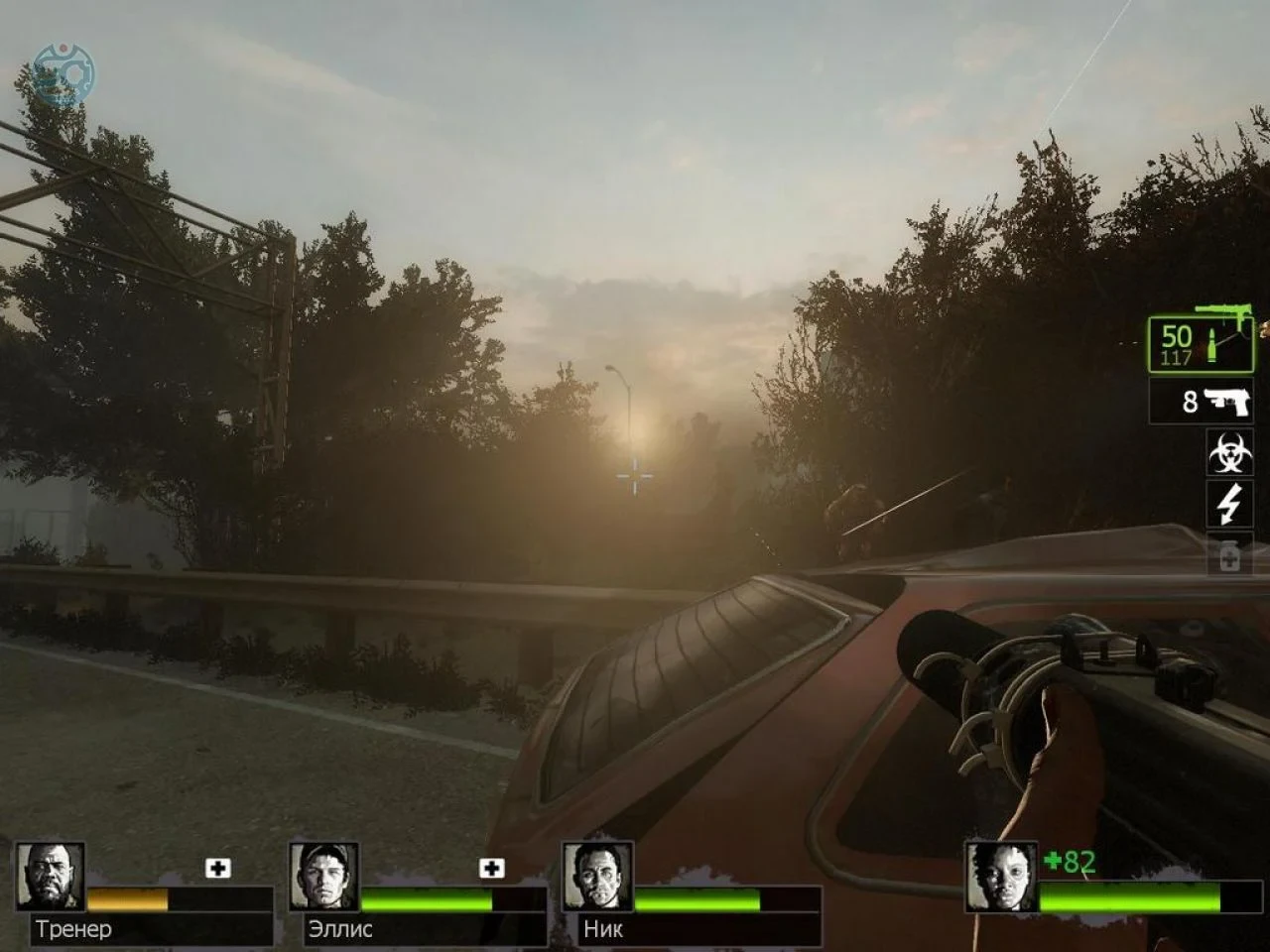Select the lightning bolt defibrillator slot
The height and width of the screenshot is (952, 1270).
[1228, 504]
